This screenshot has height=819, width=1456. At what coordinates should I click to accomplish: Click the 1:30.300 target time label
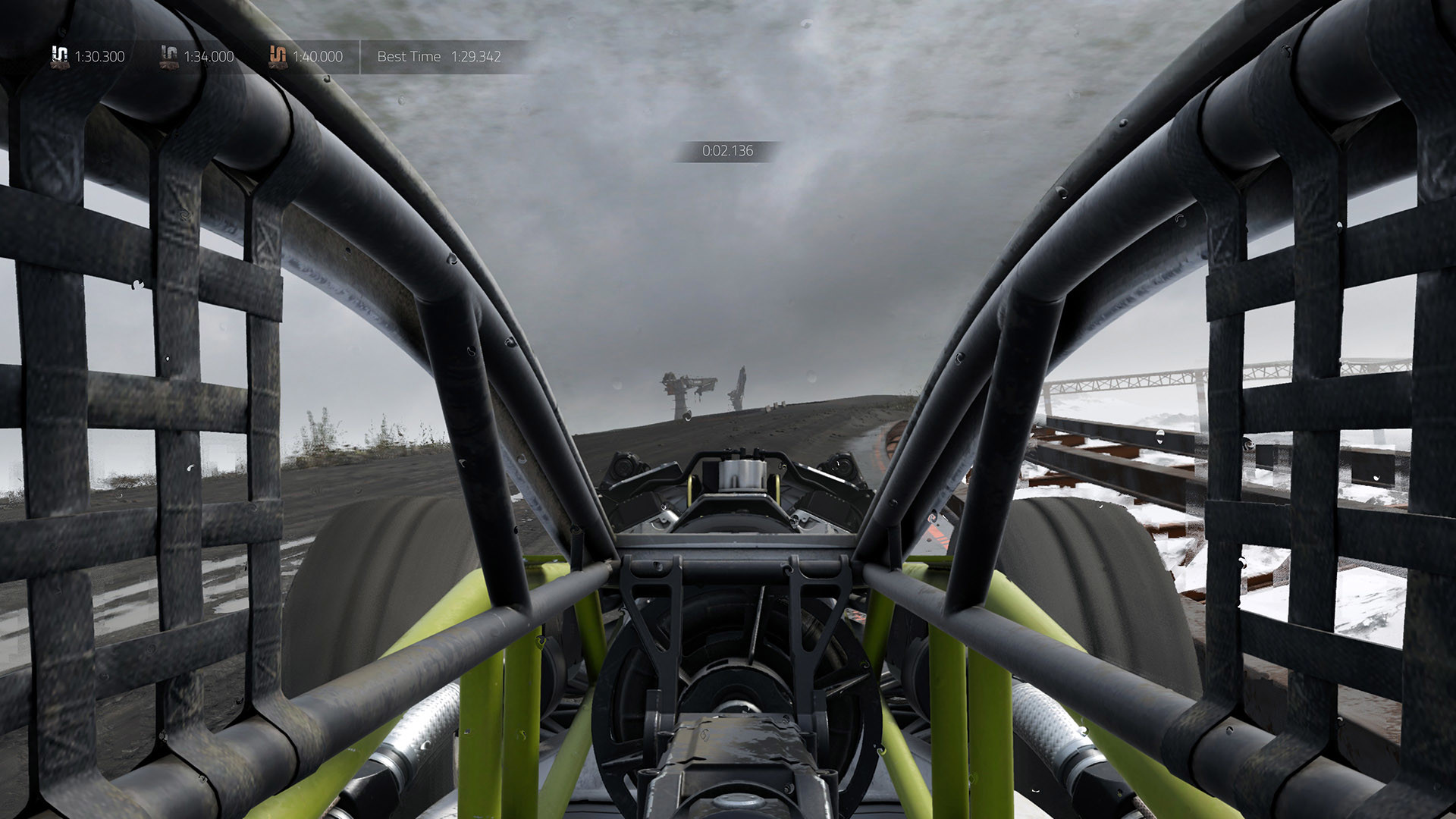pyautogui.click(x=99, y=56)
